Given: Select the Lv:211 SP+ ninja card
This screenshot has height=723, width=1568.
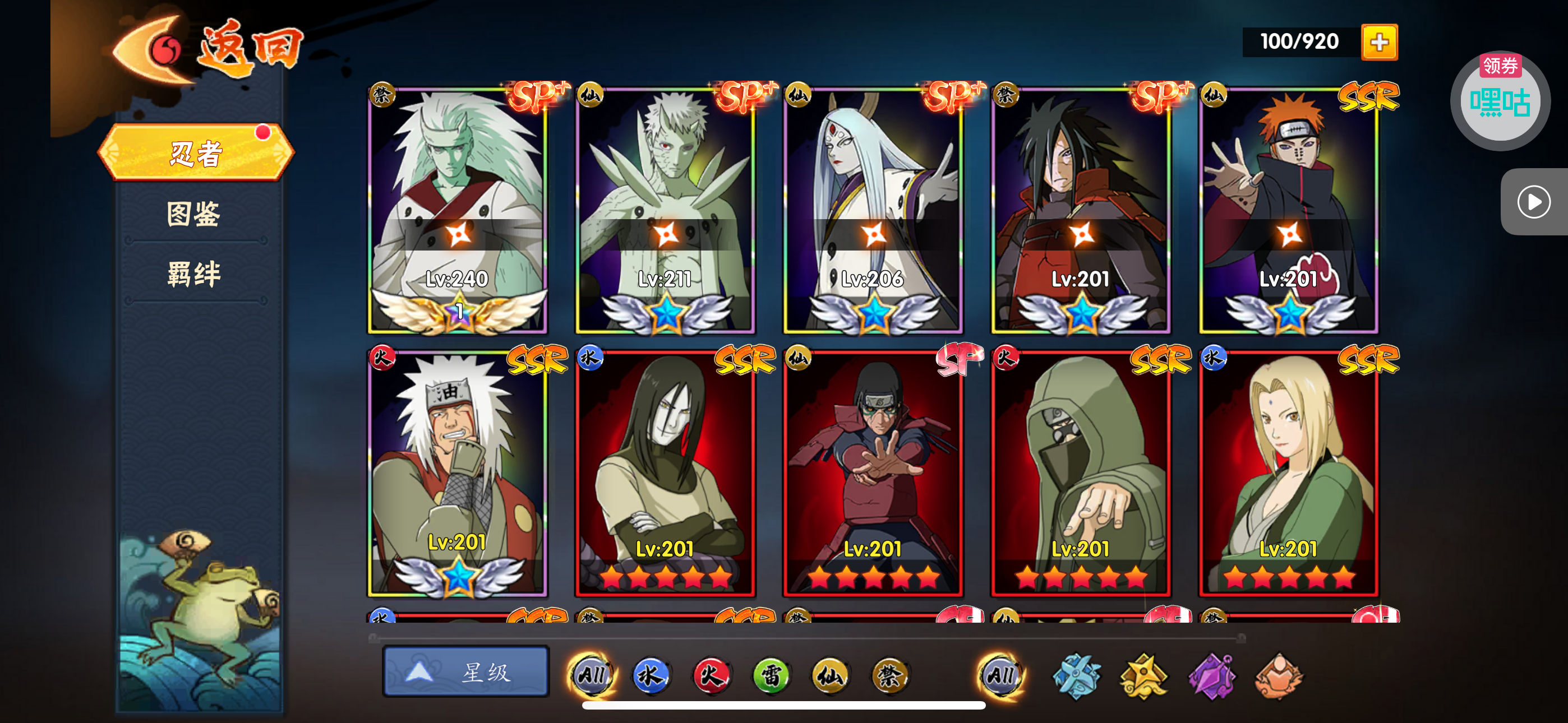Looking at the screenshot, I should [x=665, y=210].
